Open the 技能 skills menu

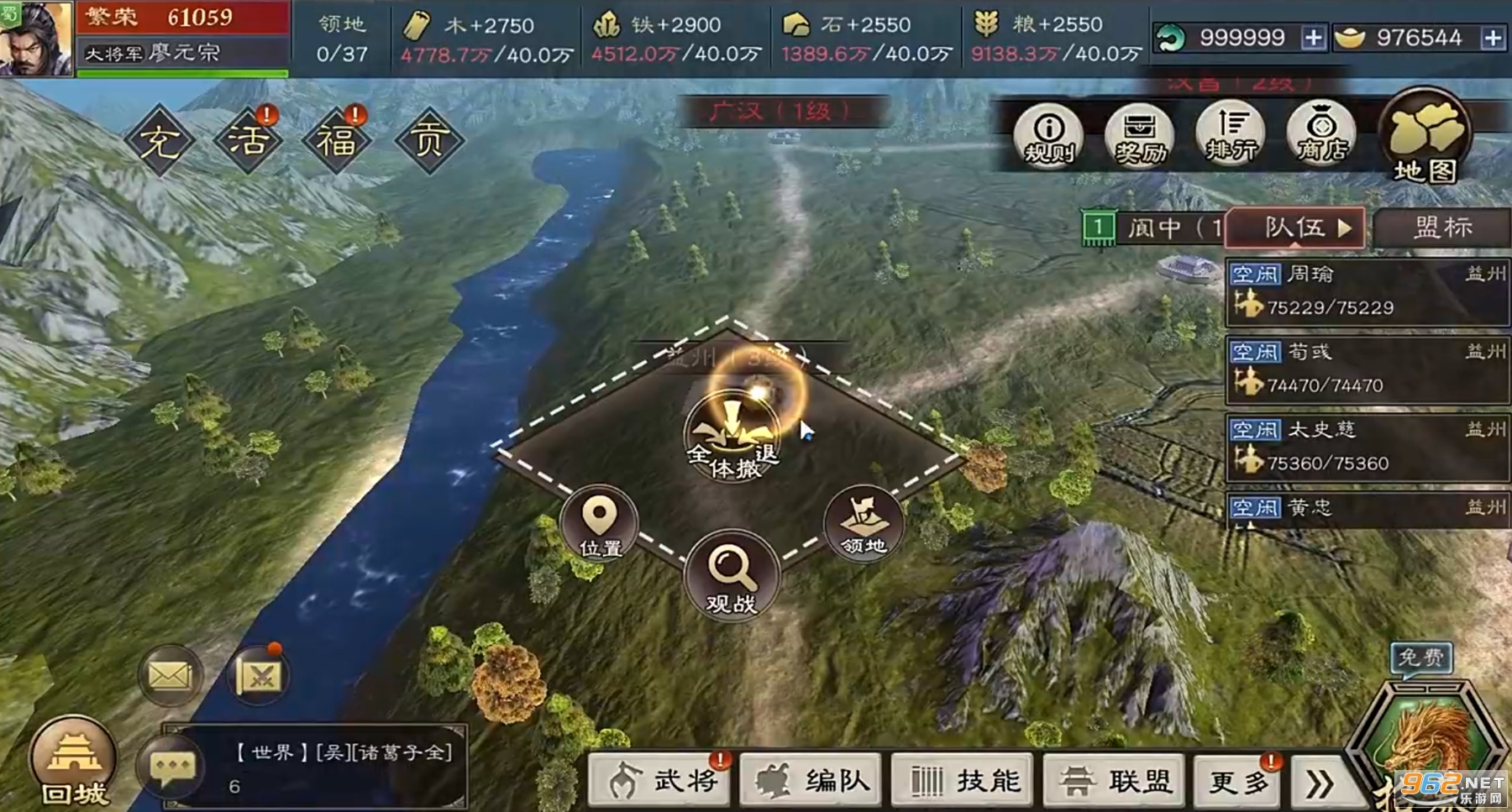click(x=963, y=781)
